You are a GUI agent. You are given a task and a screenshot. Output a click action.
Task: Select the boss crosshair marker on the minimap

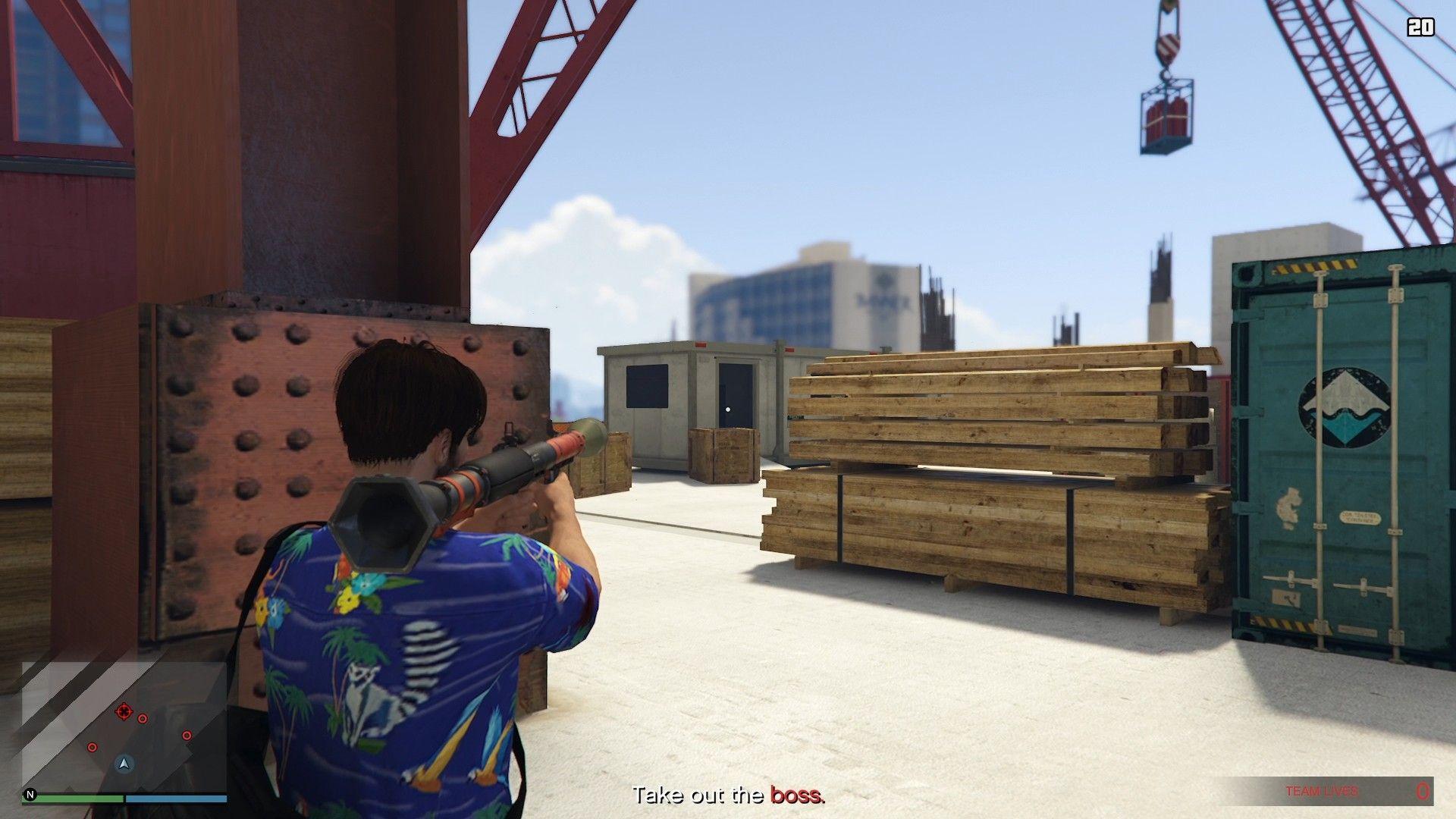tap(124, 711)
